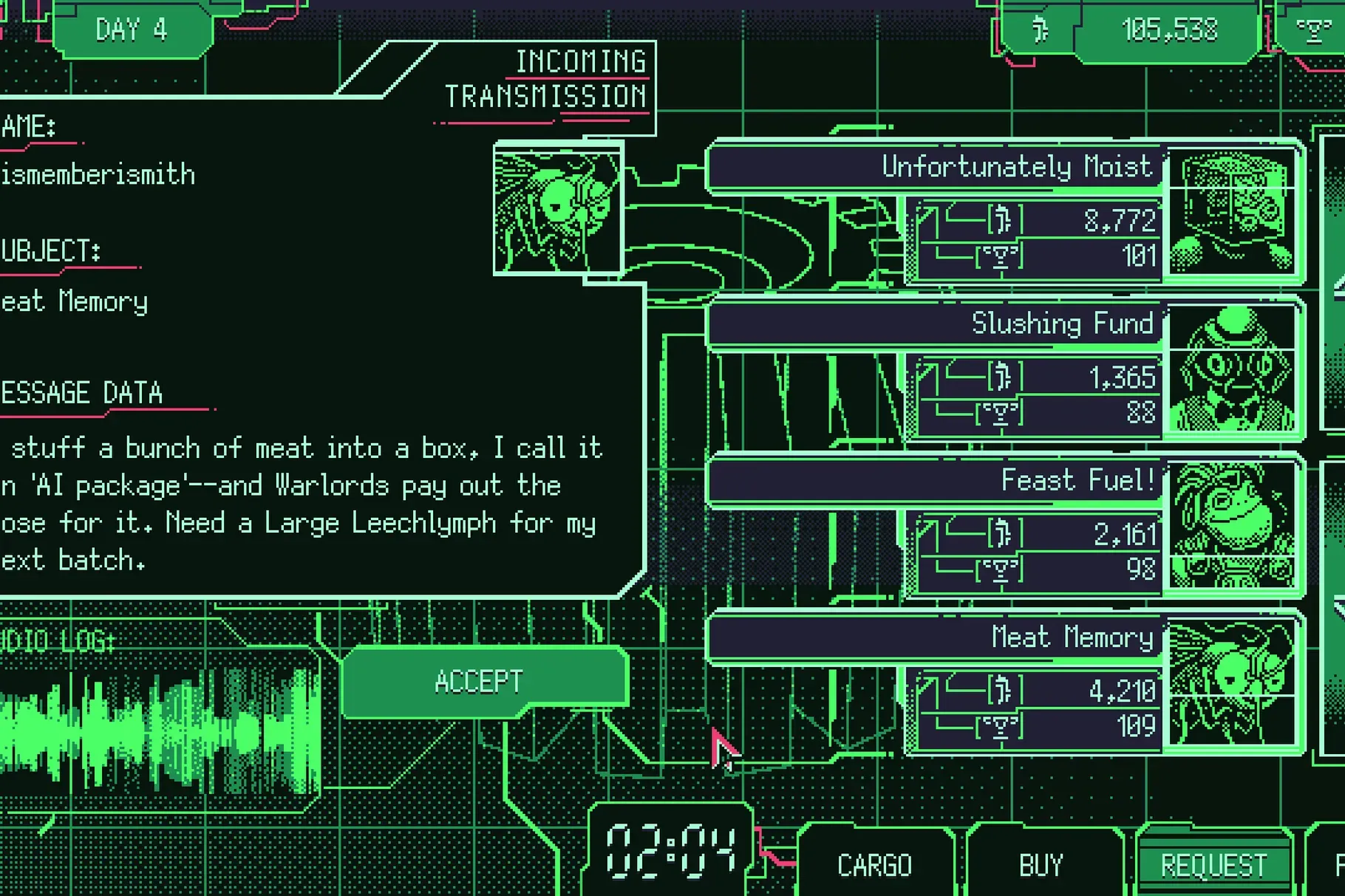Open the Cargo tab
The height and width of the screenshot is (896, 1345).
tap(874, 864)
